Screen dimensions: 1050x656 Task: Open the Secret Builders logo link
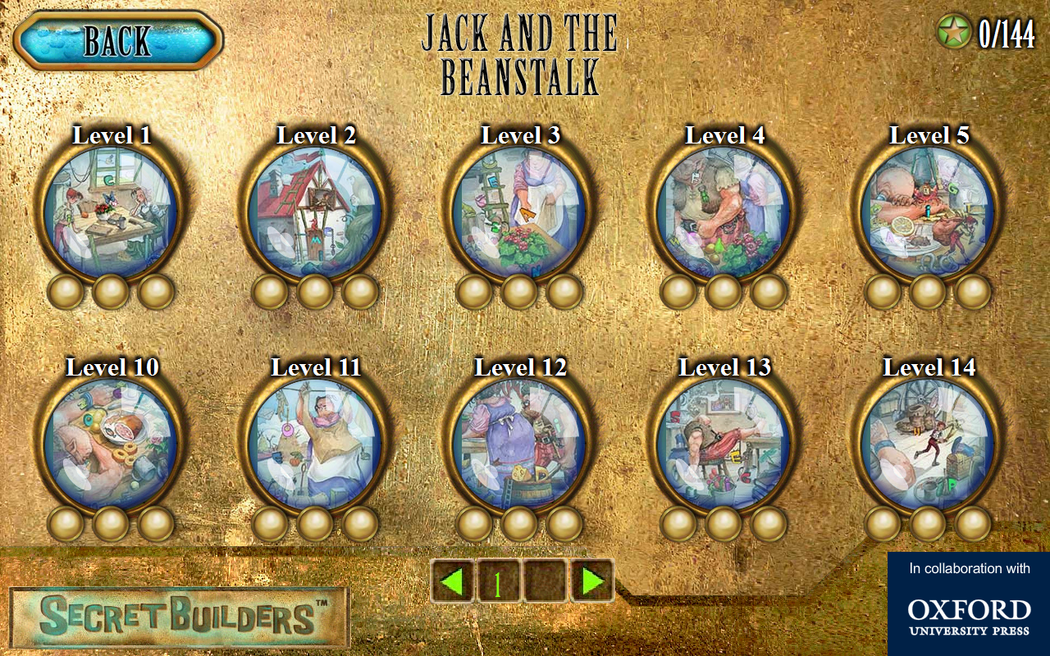178,617
